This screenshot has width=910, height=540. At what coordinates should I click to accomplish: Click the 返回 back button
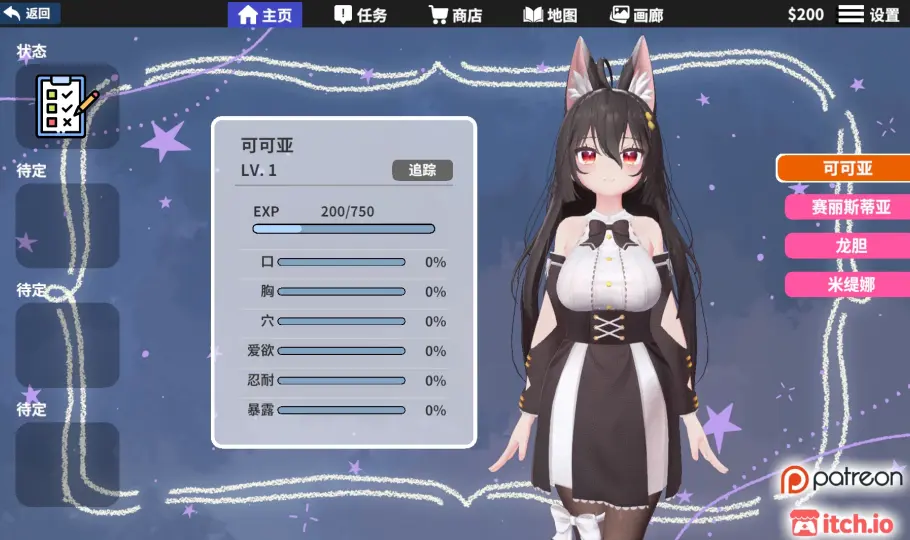(x=30, y=13)
